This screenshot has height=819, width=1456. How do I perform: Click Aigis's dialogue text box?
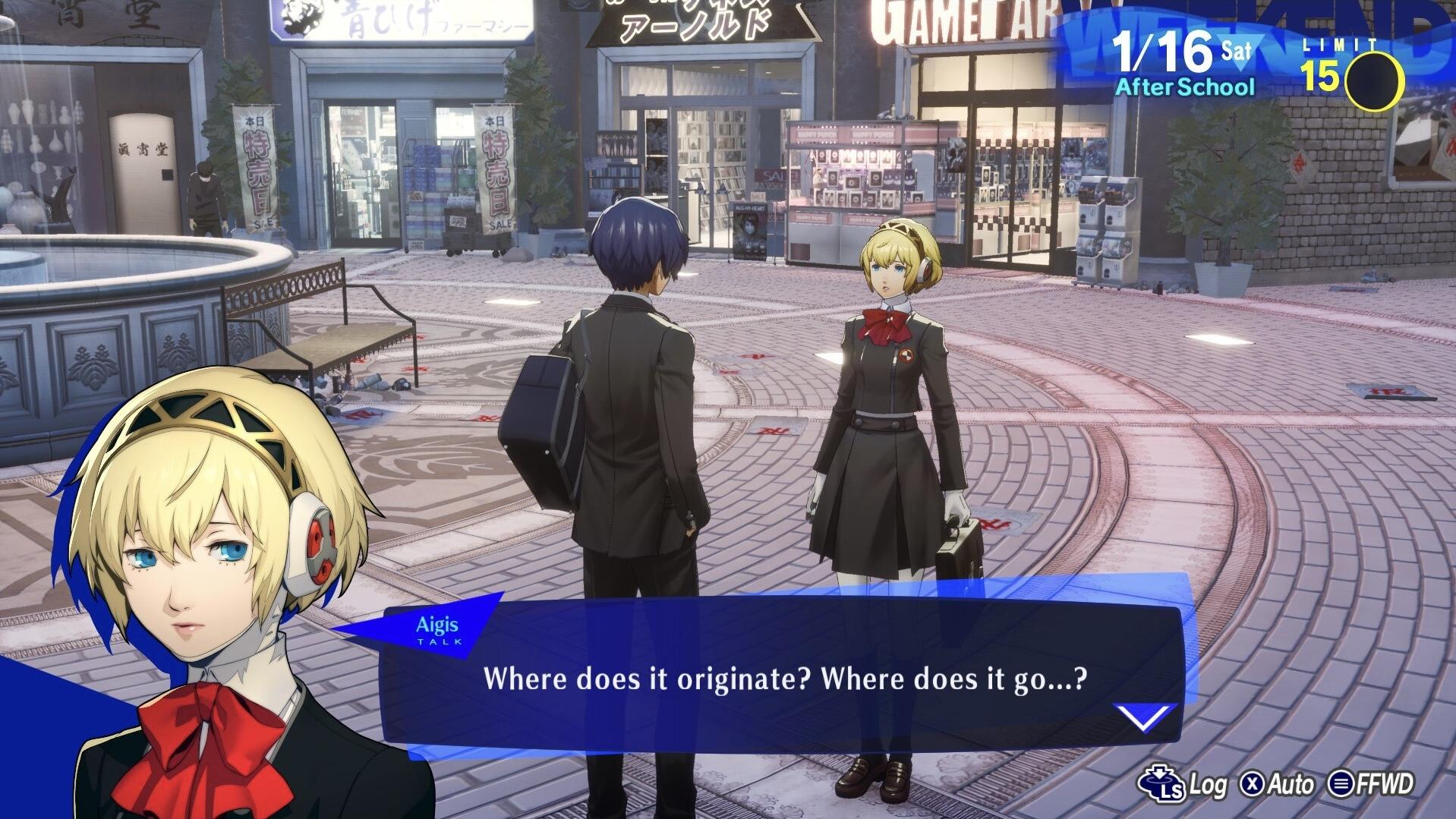784,678
